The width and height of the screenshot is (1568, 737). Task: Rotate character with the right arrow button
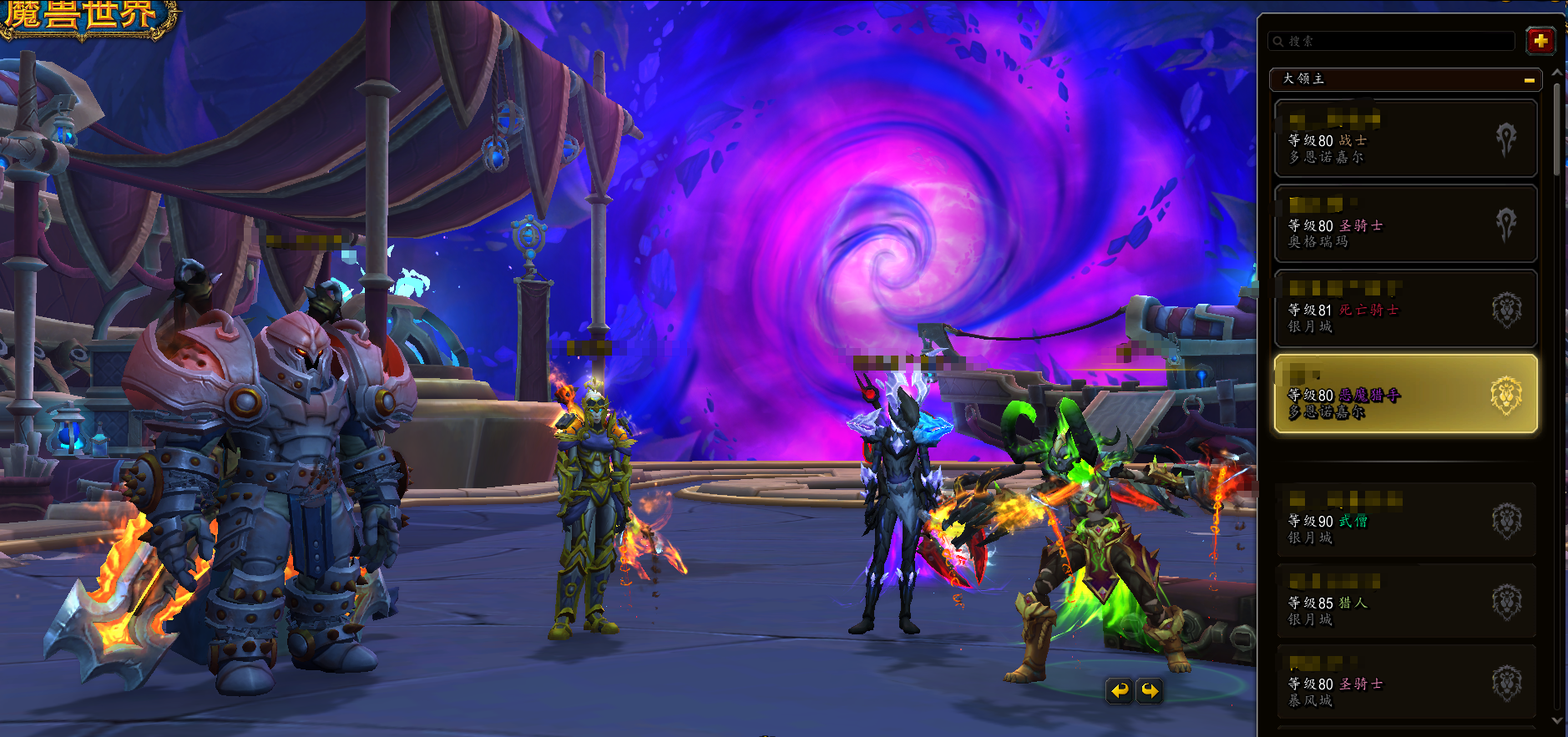(x=1150, y=690)
